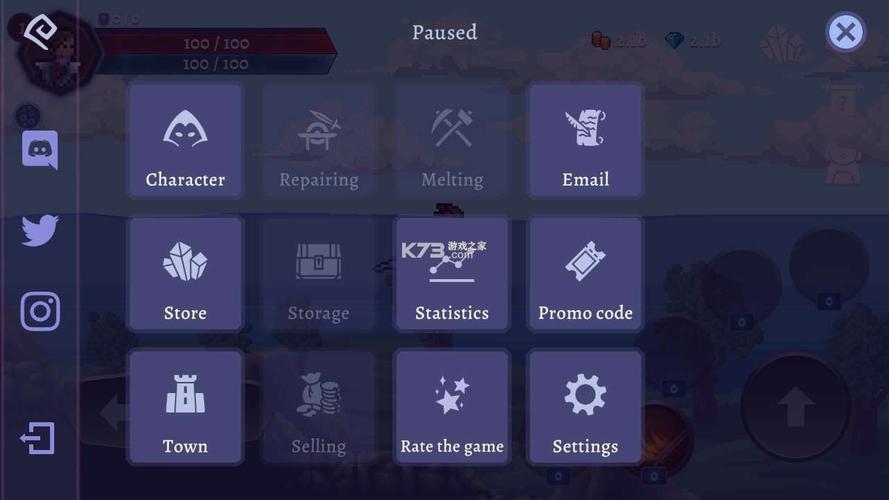Return to Town

[185, 407]
